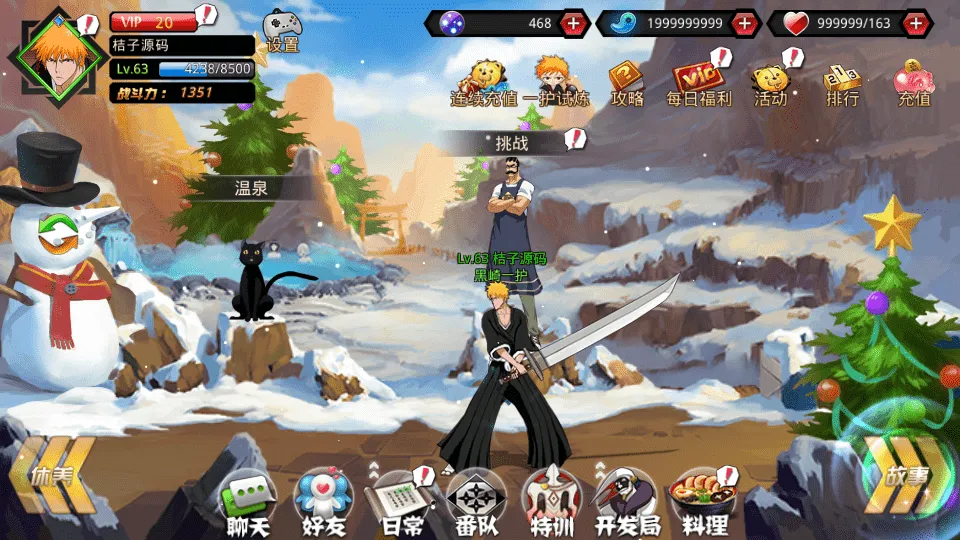Open the 料理 cooking menu

pos(702,501)
